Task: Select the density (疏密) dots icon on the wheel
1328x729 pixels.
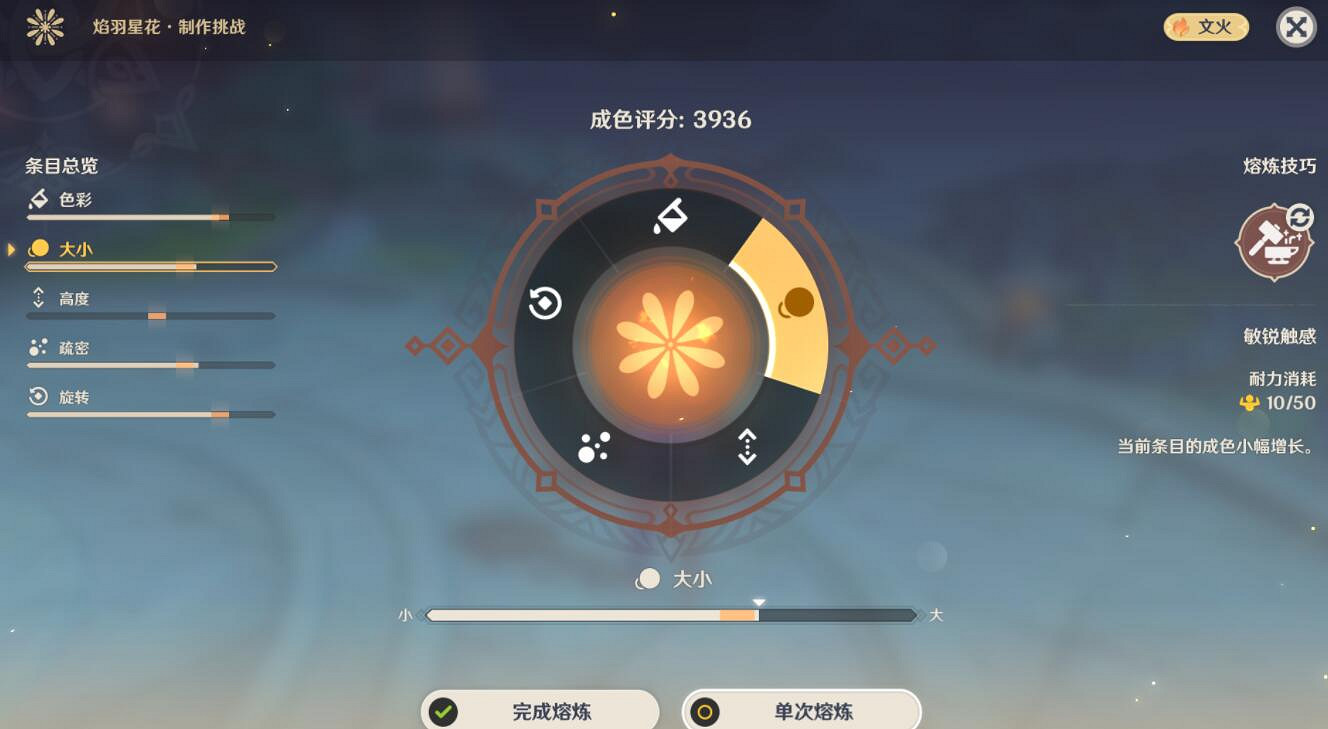Action: pyautogui.click(x=592, y=449)
